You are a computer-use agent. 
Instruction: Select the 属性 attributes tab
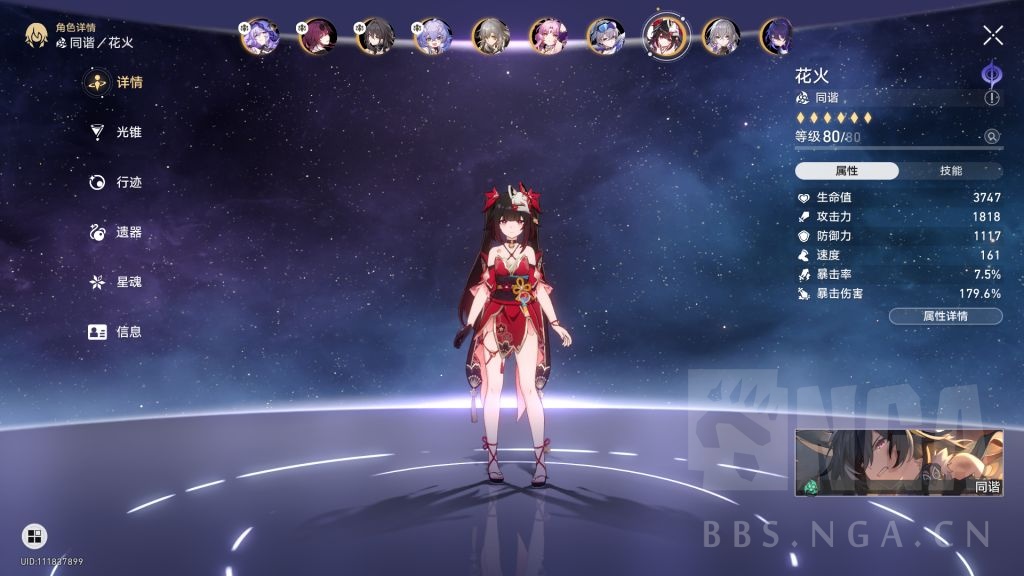(x=847, y=171)
